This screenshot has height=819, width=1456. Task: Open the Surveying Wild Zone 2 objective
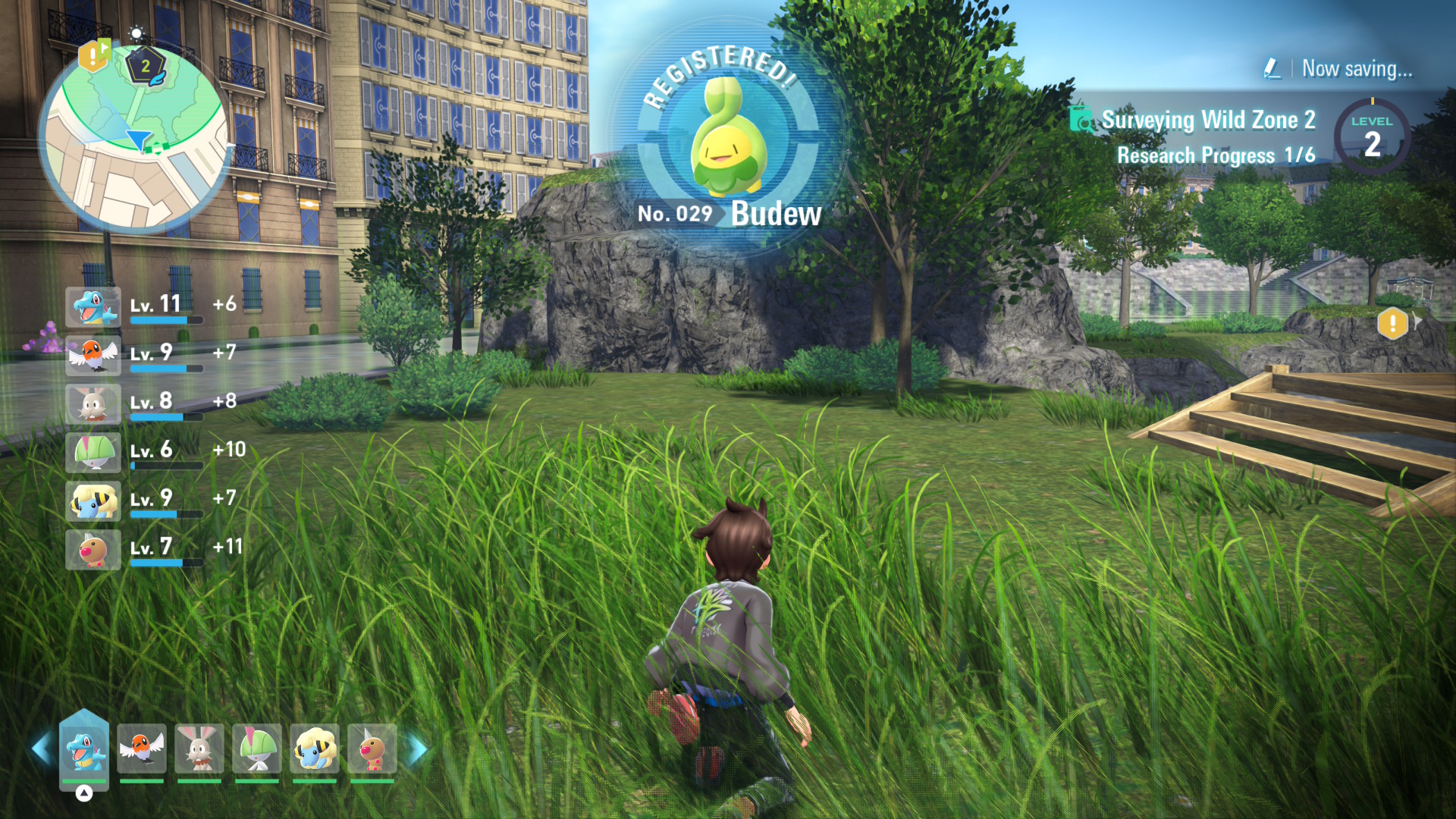[1207, 121]
